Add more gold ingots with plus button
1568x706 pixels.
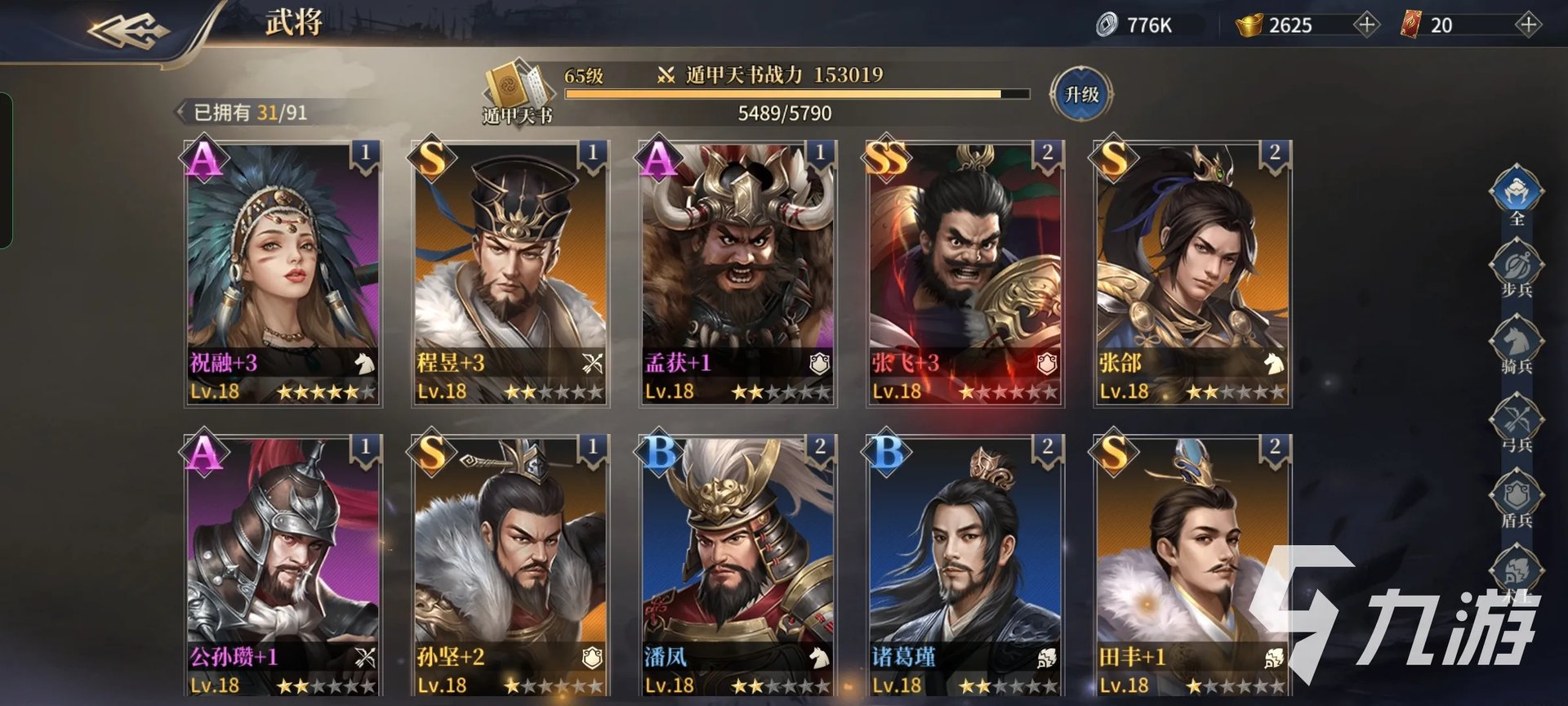pos(1365,25)
